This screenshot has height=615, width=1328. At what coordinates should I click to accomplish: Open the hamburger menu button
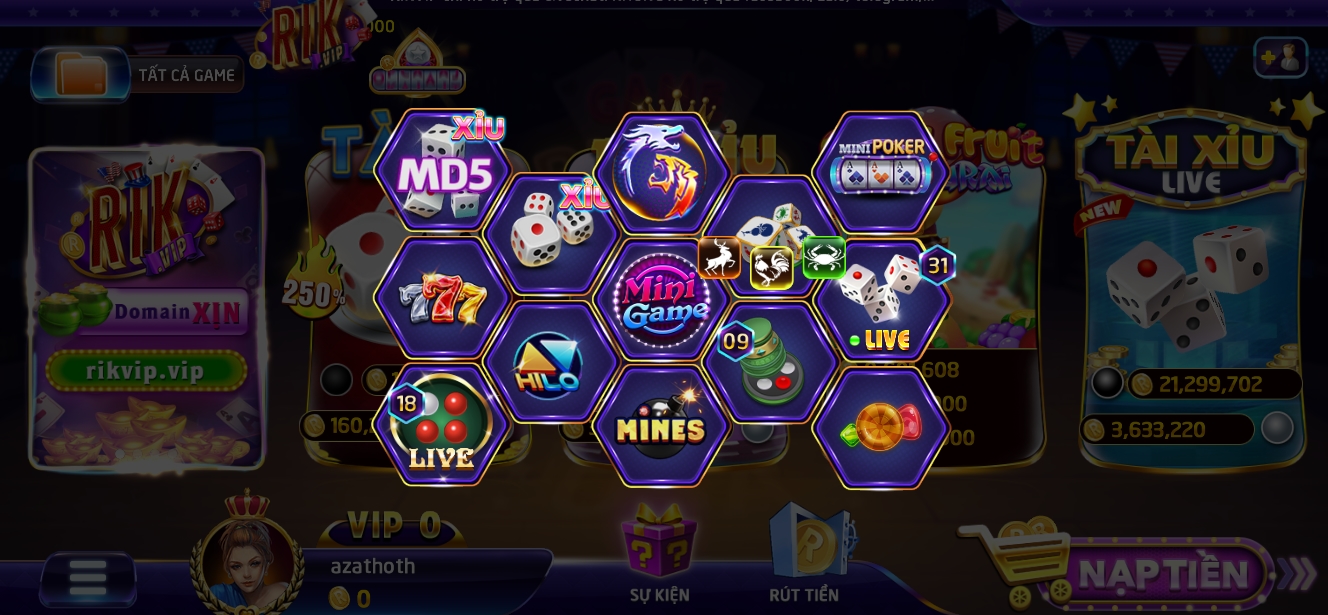point(88,579)
